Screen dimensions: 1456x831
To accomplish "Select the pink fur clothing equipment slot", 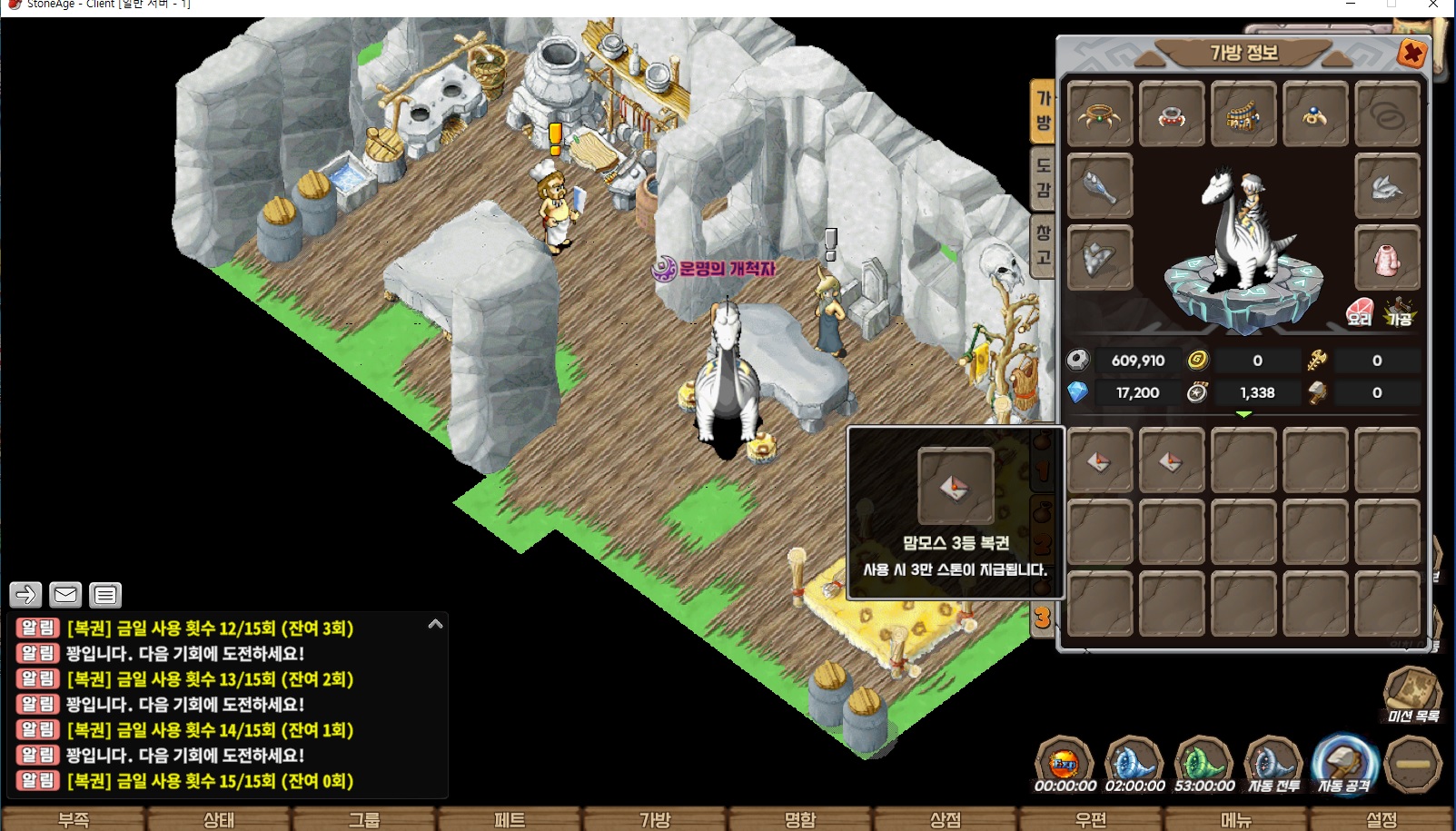I will point(1387,258).
